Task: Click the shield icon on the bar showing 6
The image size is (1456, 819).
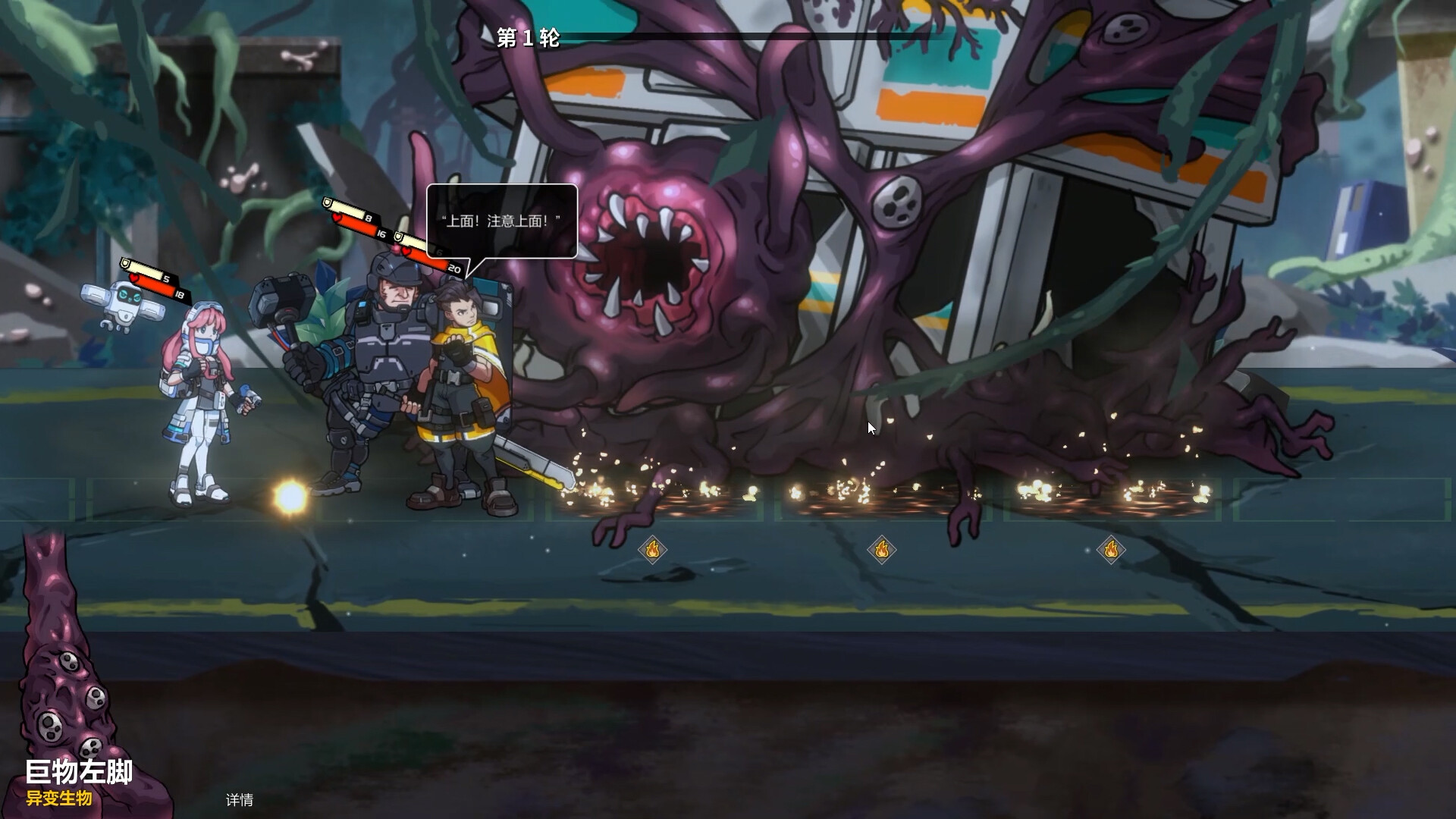Action: 398,237
